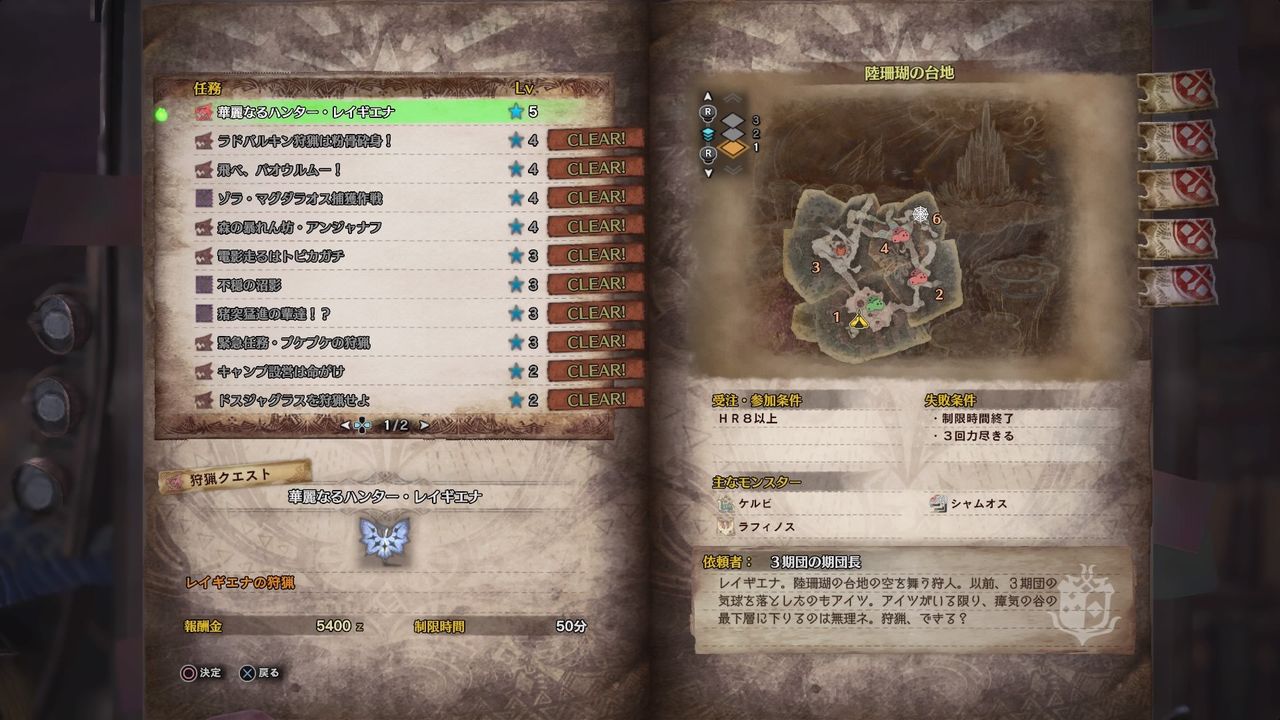The height and width of the screenshot is (720, 1280).
Task: Select map layer 3 diamond
Action: (732, 120)
